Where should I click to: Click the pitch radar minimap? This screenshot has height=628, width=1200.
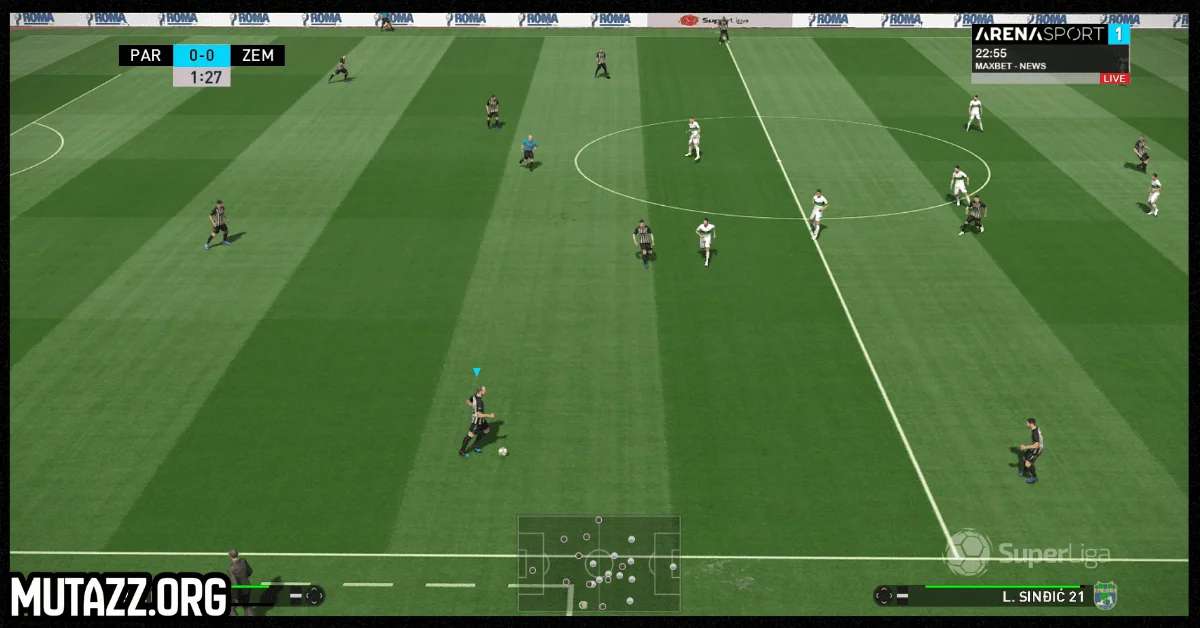[x=598, y=564]
